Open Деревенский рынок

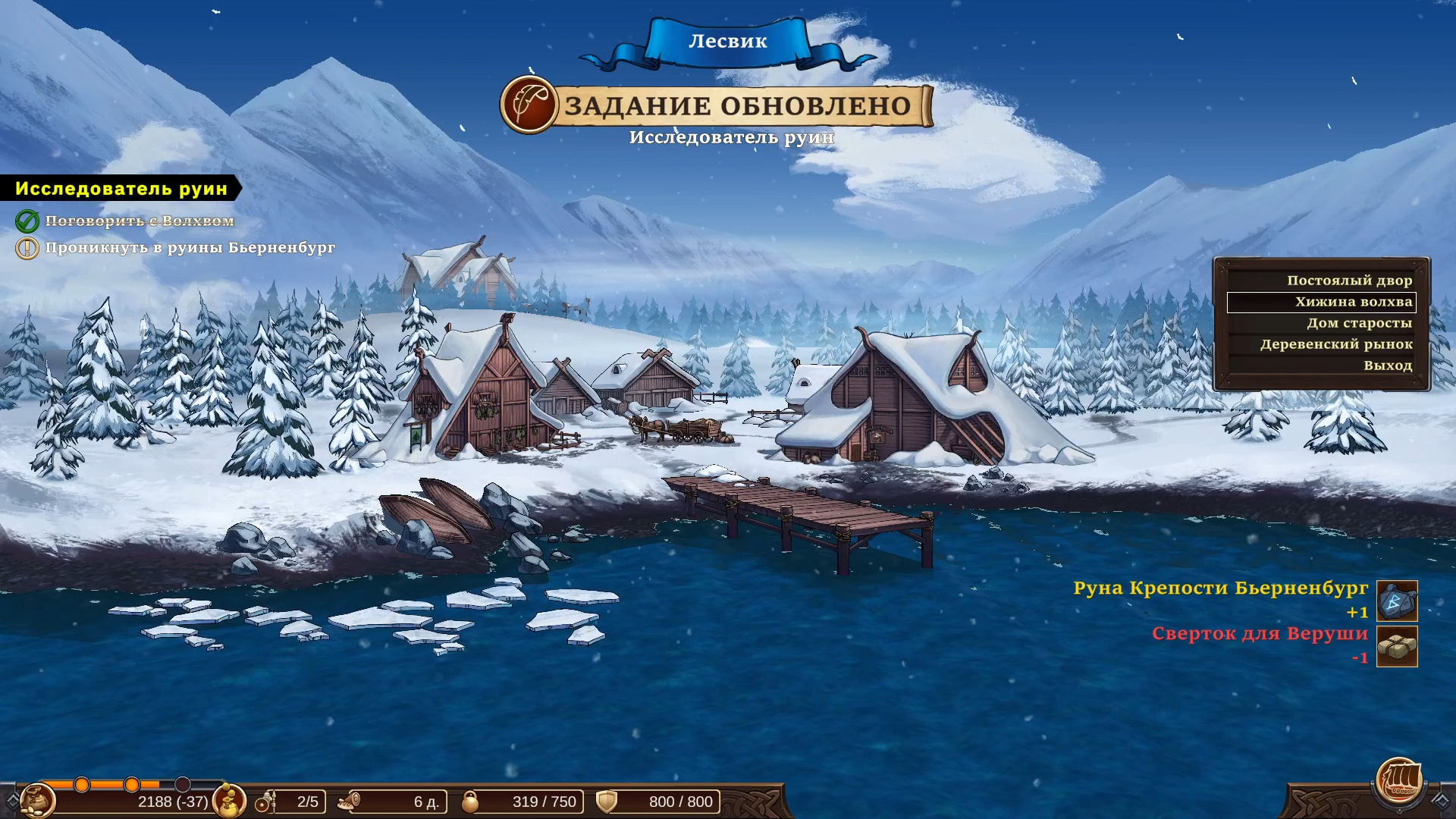click(x=1336, y=344)
